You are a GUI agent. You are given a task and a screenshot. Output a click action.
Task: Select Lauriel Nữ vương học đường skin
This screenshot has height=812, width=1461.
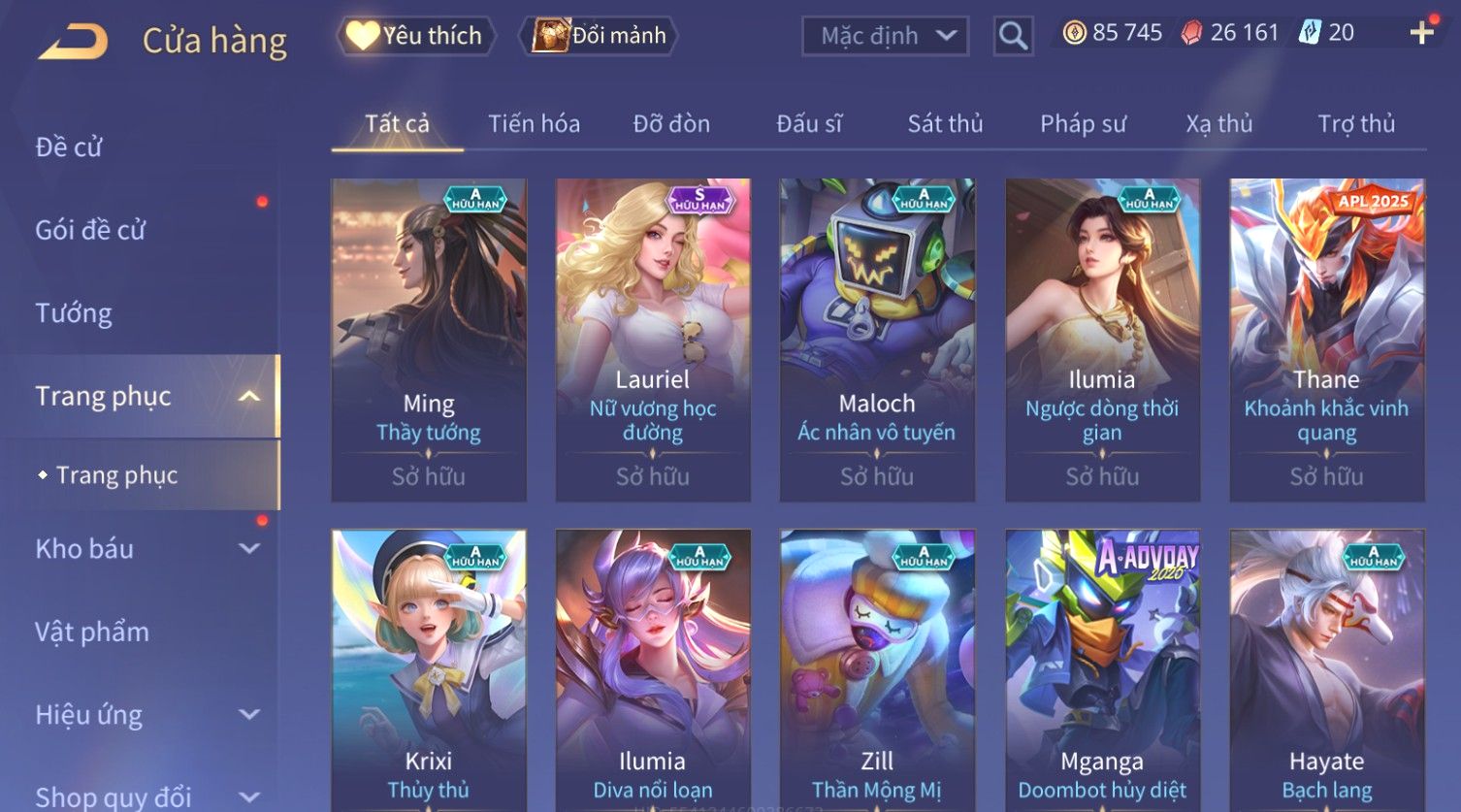tap(653, 340)
